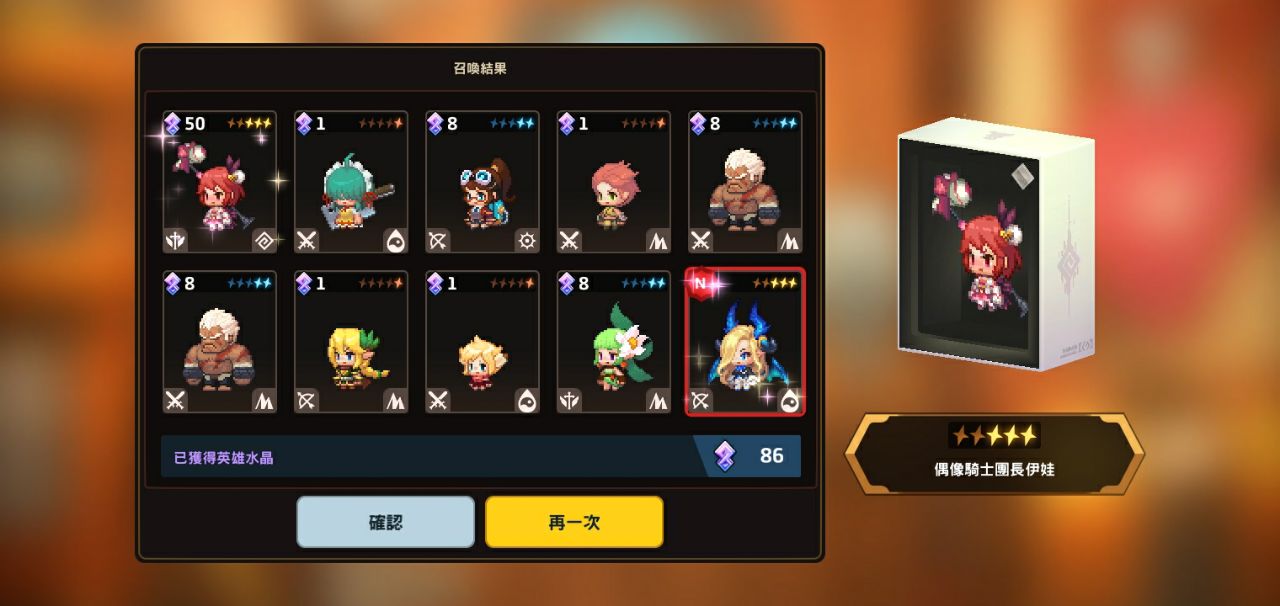This screenshot has width=1280, height=606.
Task: Open the blonde elf archer card
Action: [x=351, y=343]
